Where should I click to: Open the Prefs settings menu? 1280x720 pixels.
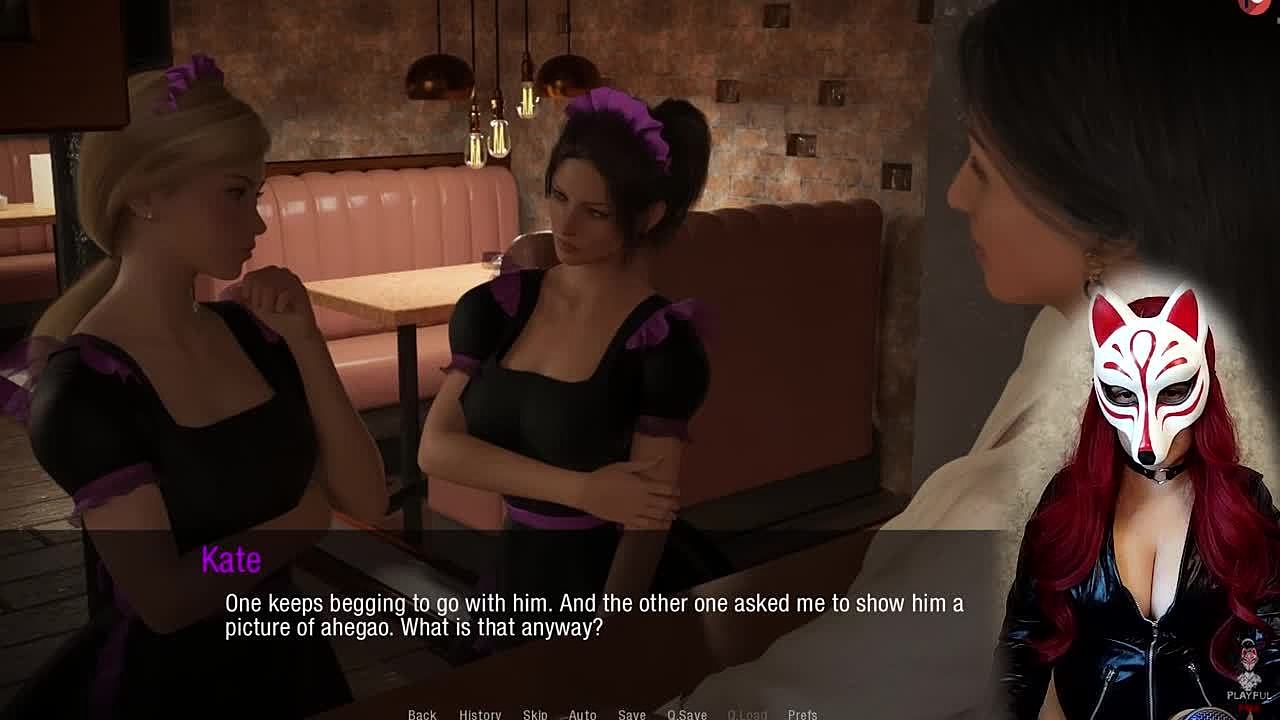coord(802,714)
